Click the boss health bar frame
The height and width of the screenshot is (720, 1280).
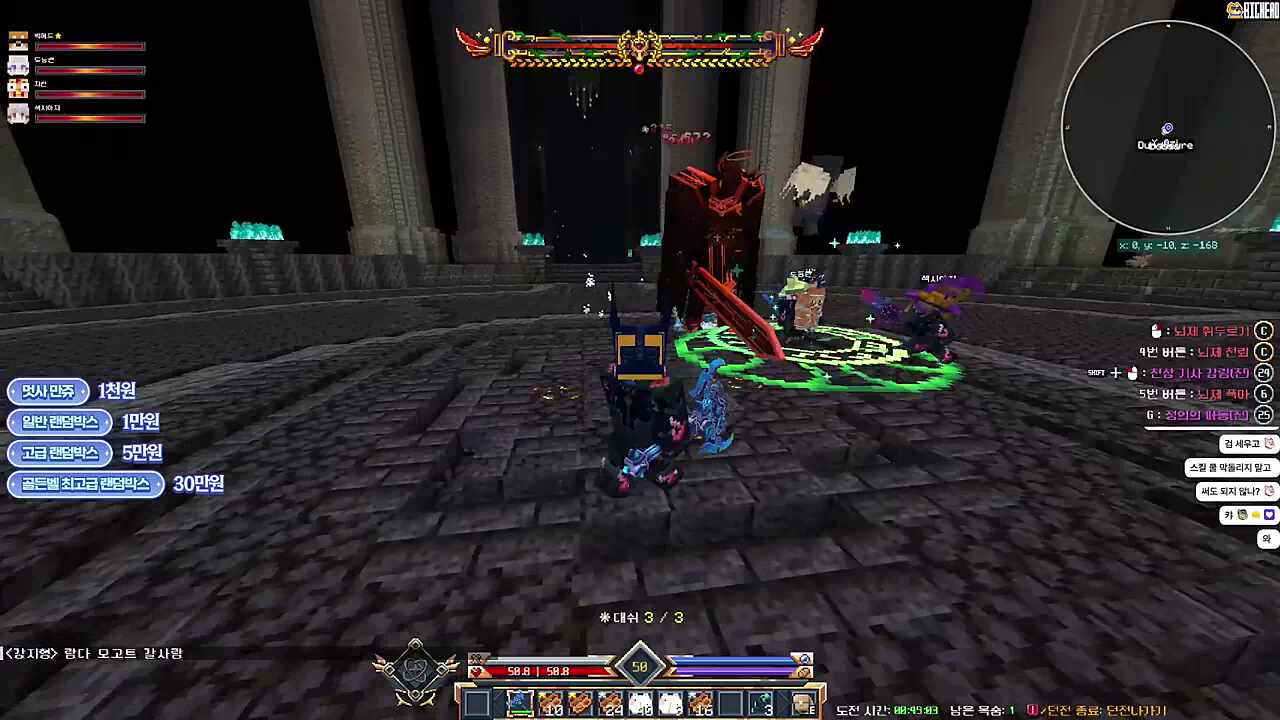pyautogui.click(x=640, y=48)
